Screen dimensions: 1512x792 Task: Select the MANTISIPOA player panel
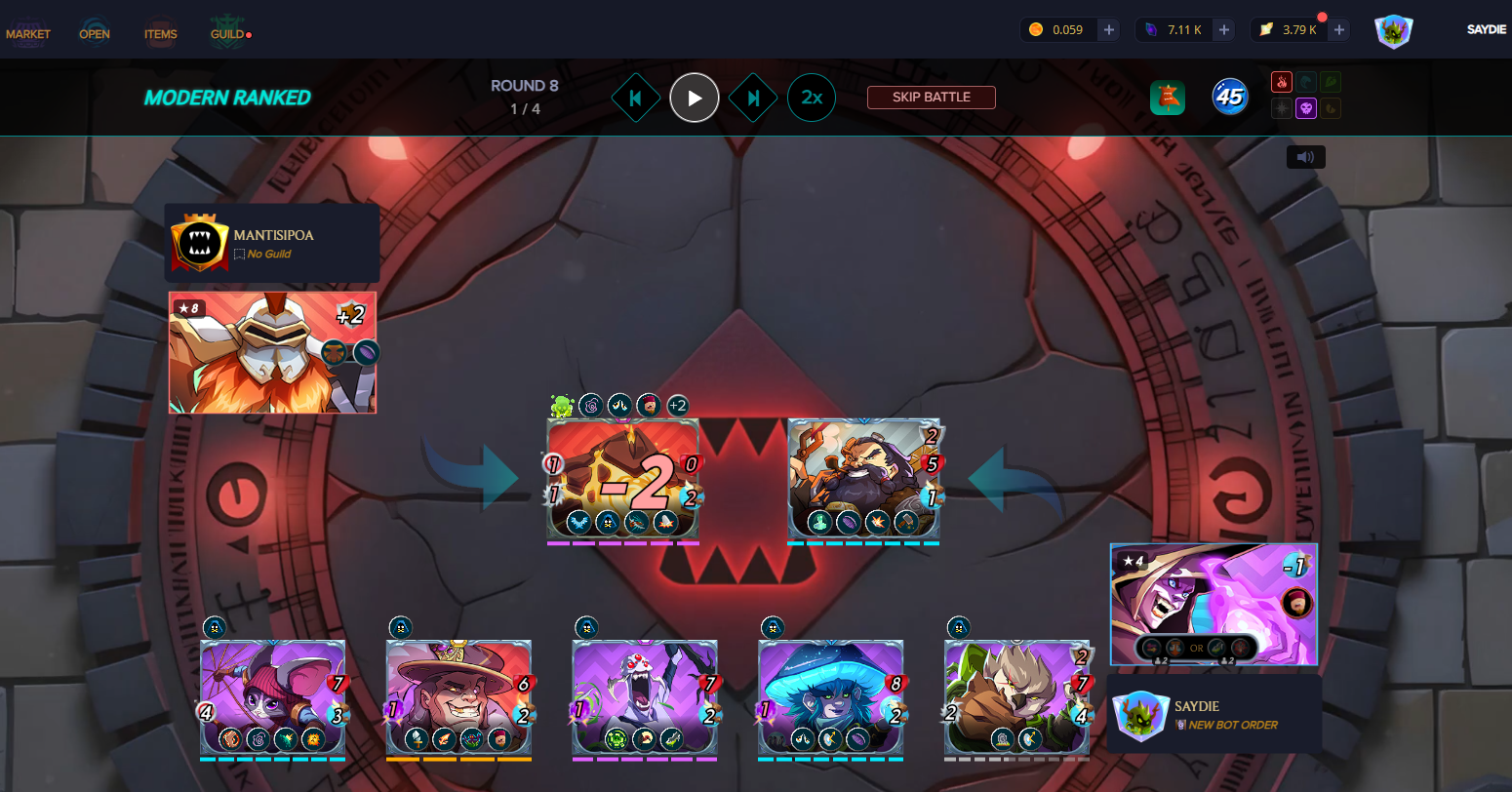click(271, 243)
